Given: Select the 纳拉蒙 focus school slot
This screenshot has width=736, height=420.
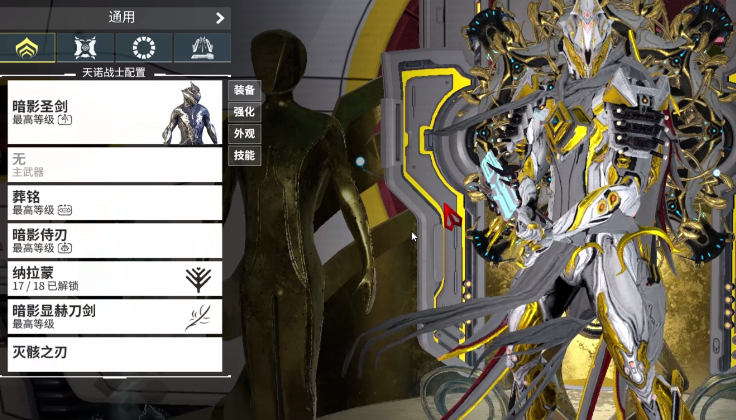Looking at the screenshot, I should [115, 278].
